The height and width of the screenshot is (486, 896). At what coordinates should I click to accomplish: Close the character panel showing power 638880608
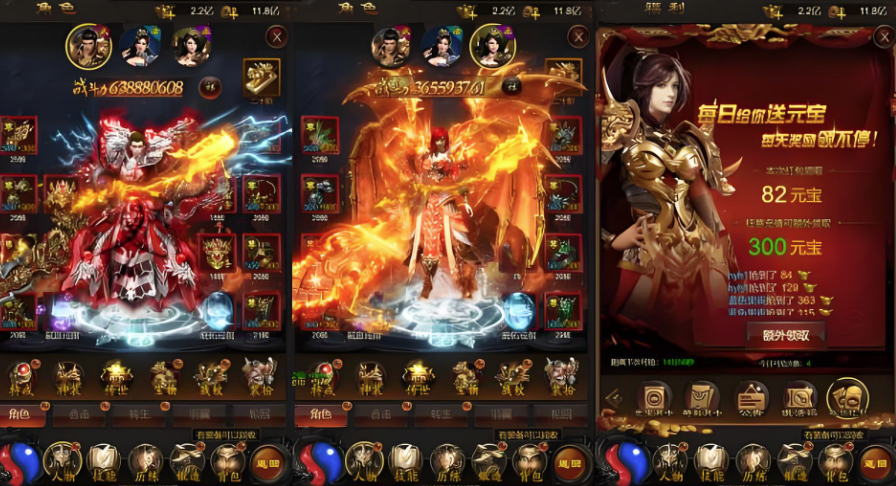coord(276,37)
